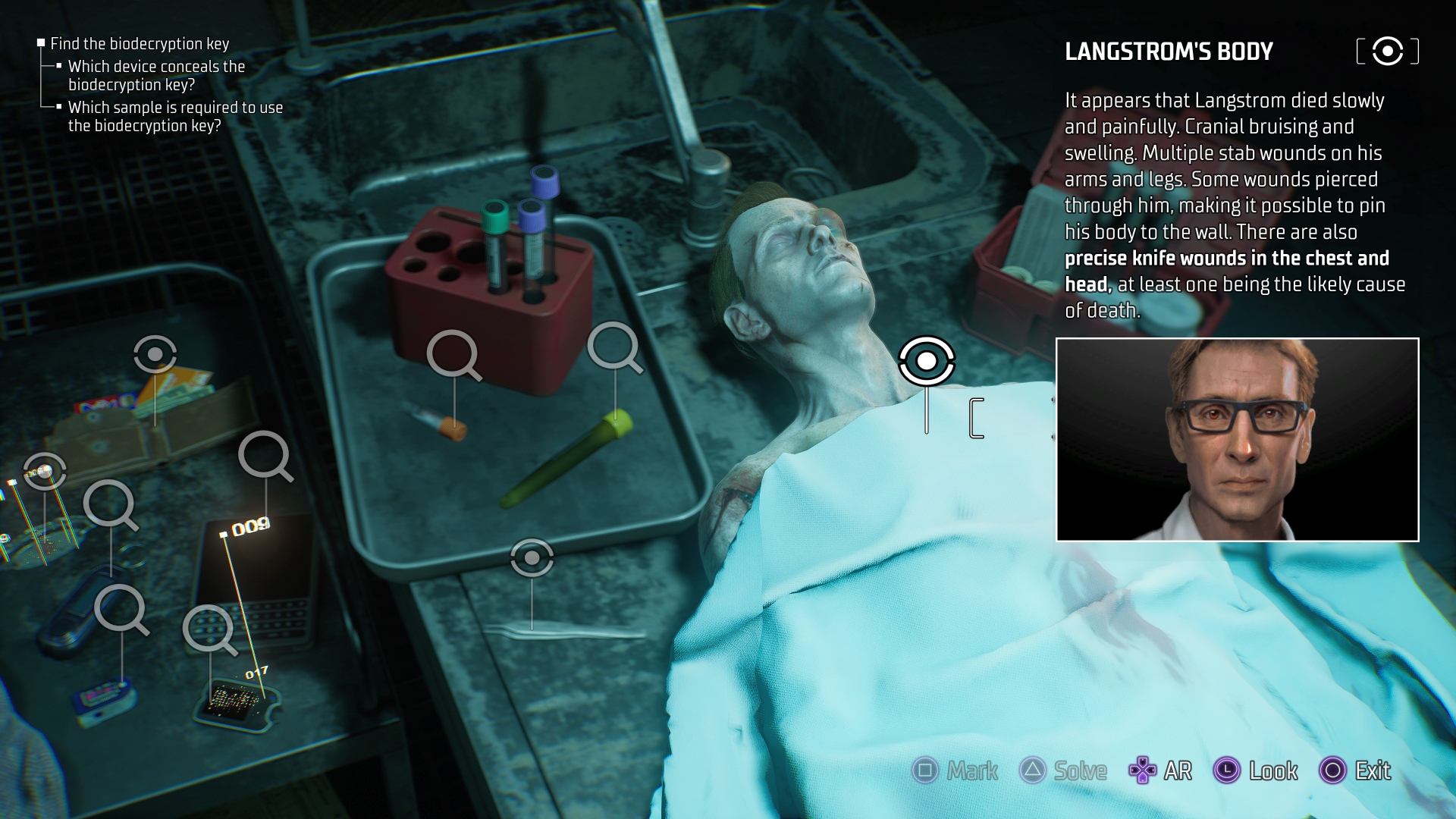
Task: Choose the eye marker above the wallet
Action: coord(155,354)
